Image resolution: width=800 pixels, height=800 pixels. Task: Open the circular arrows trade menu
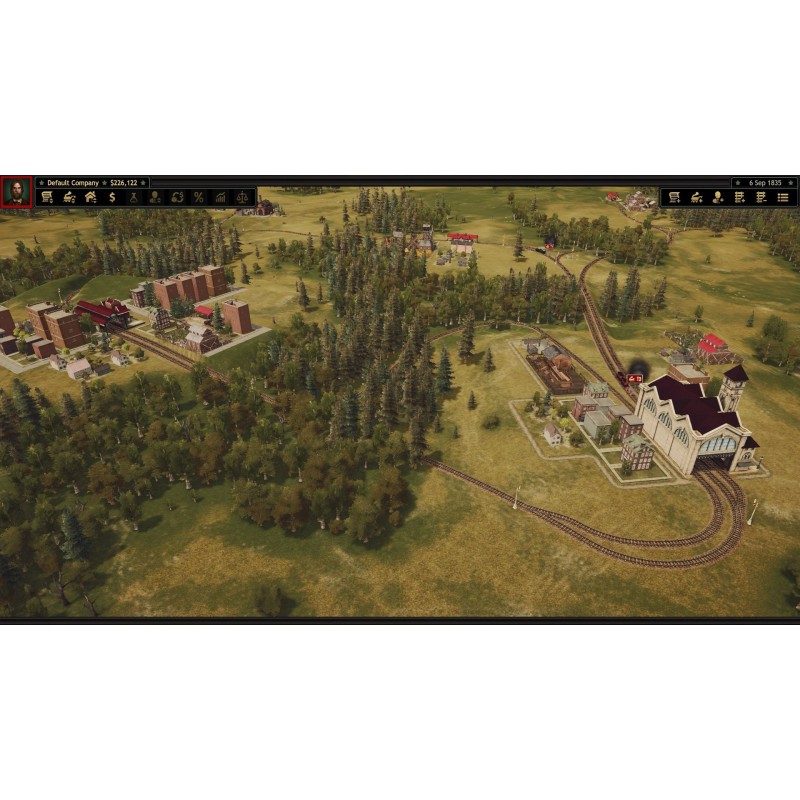click(177, 198)
